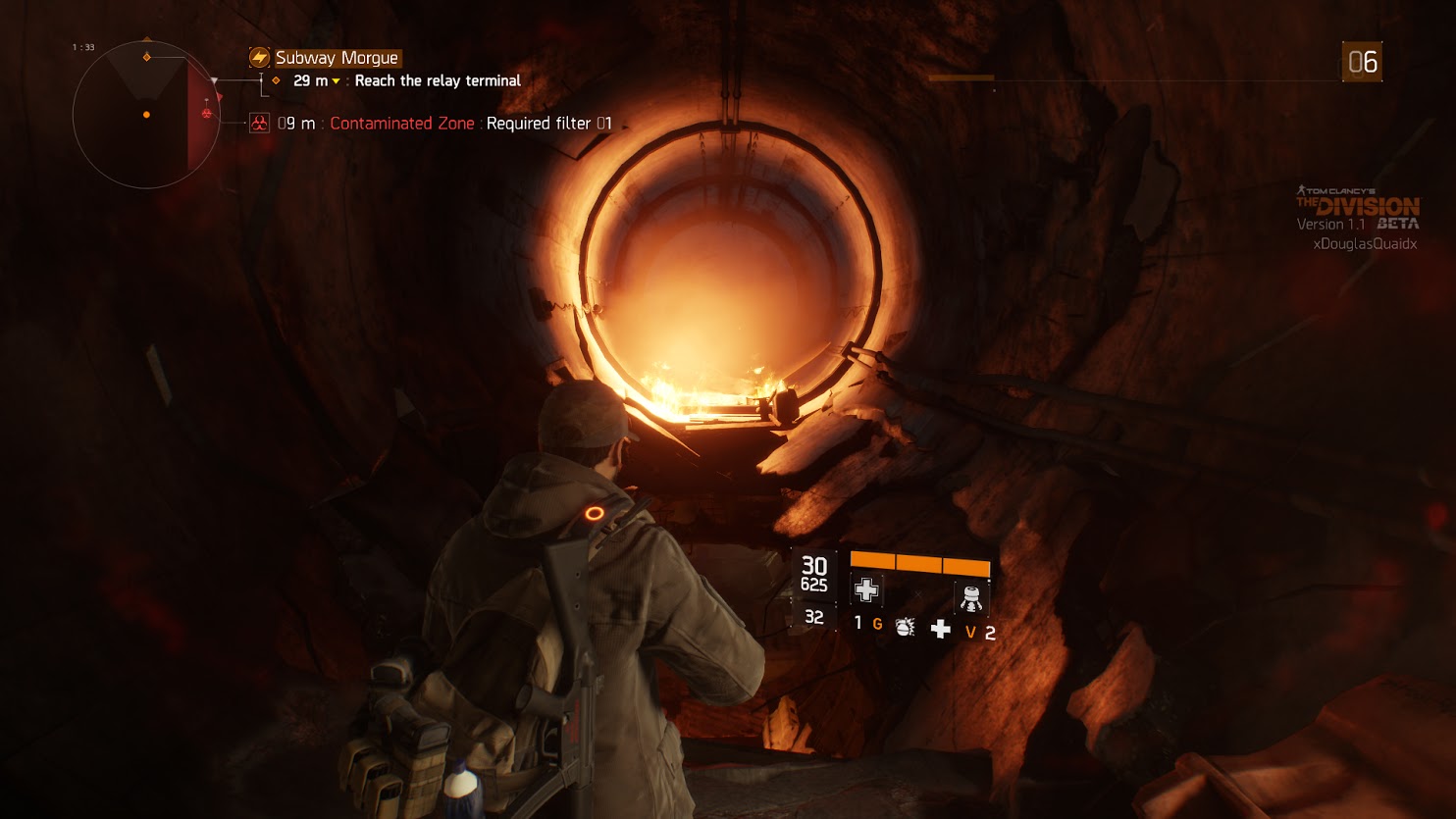Select the grenade icon
Screen dimensions: 1456x819
pos(905,627)
